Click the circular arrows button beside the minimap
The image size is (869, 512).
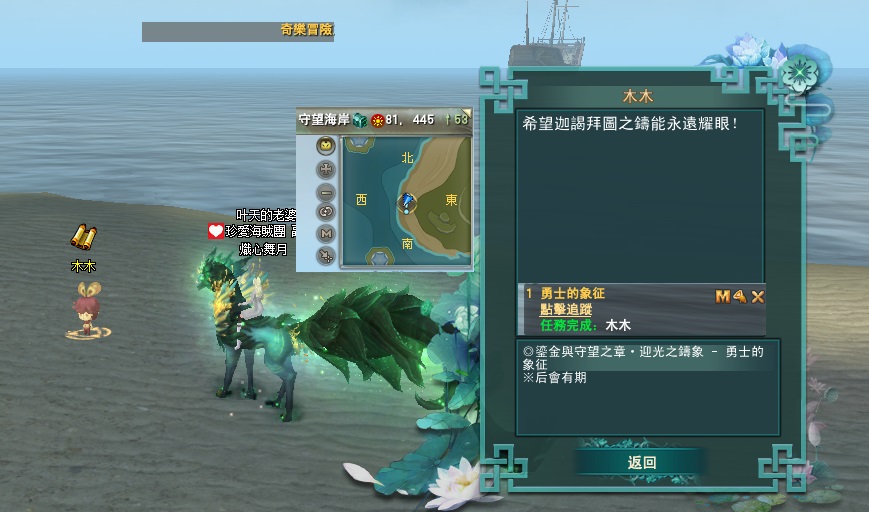(x=326, y=212)
